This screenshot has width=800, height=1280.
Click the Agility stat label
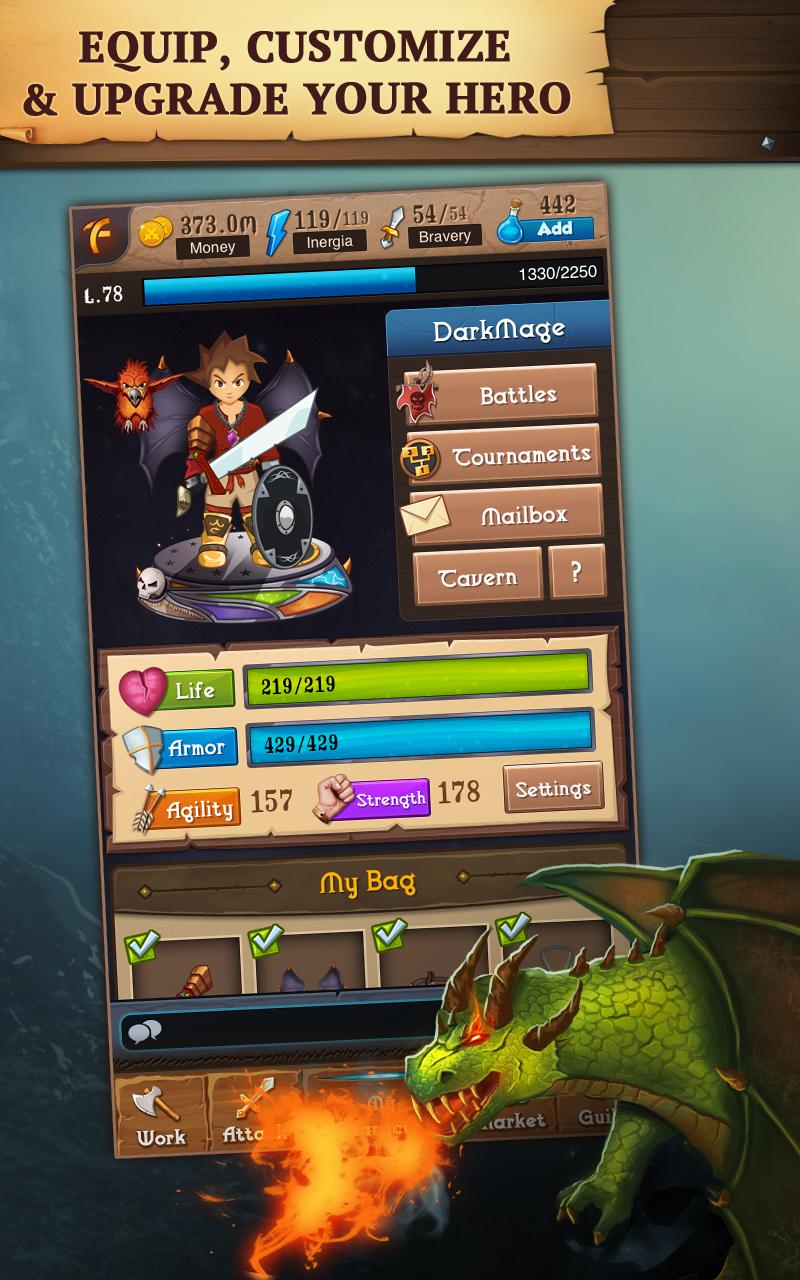[200, 809]
